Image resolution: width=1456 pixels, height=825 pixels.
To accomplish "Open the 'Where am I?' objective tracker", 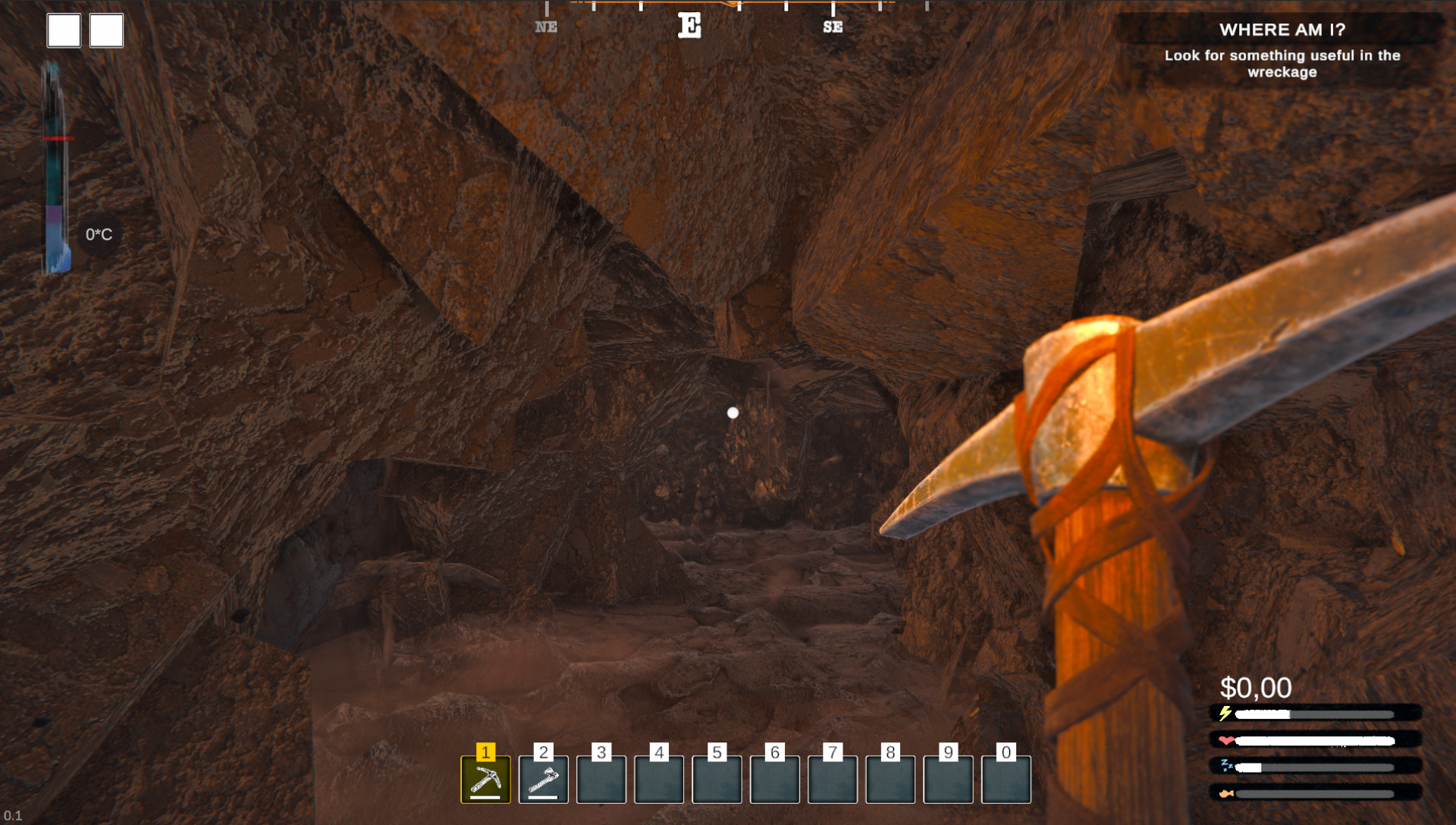I will pyautogui.click(x=1282, y=49).
